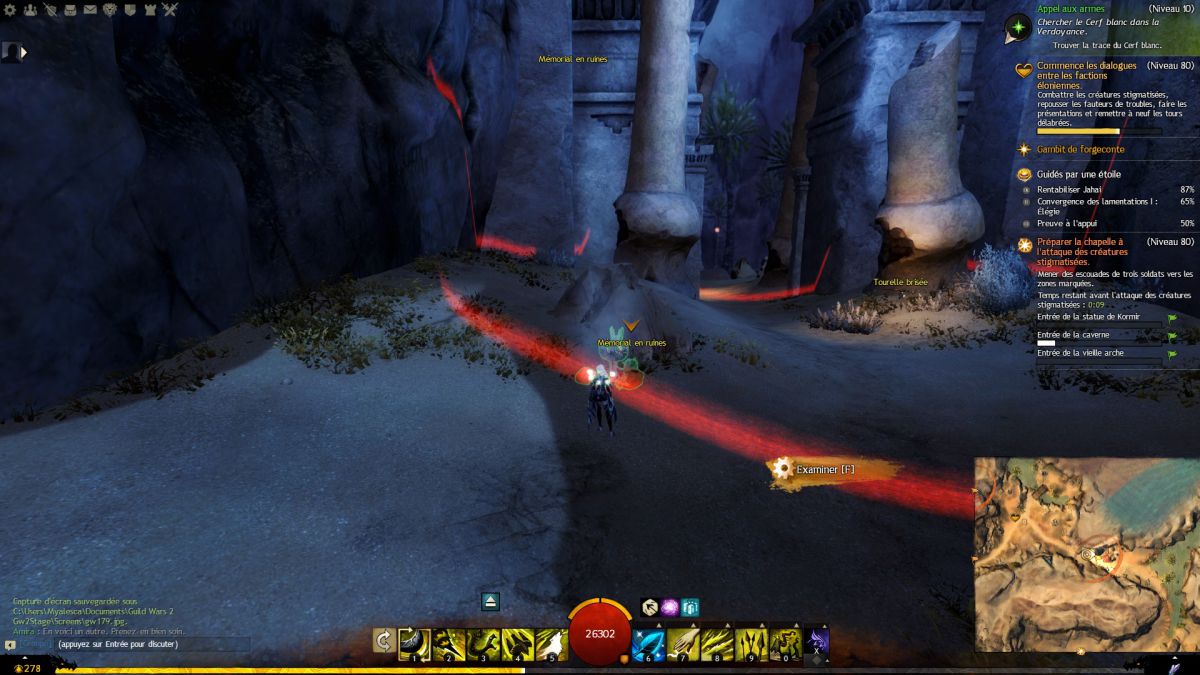1200x675 pixels.
Task: Open the inventory bag icon
Action: point(69,10)
